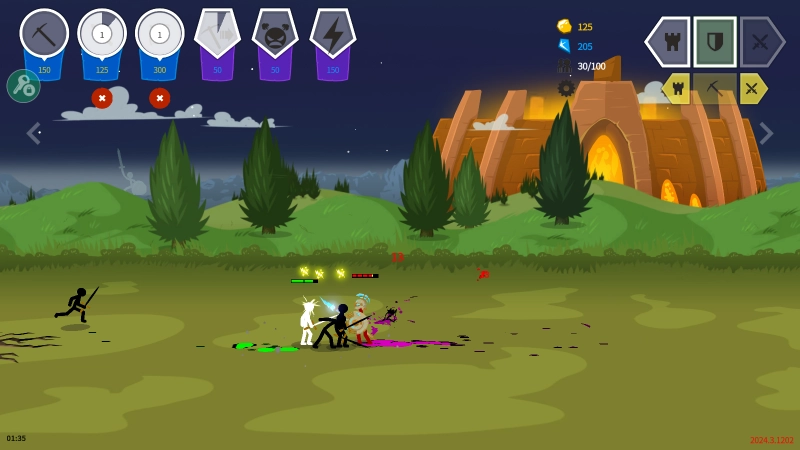800x450 pixels.
Task: Cast the lightning bolt ability
Action: [x=333, y=35]
